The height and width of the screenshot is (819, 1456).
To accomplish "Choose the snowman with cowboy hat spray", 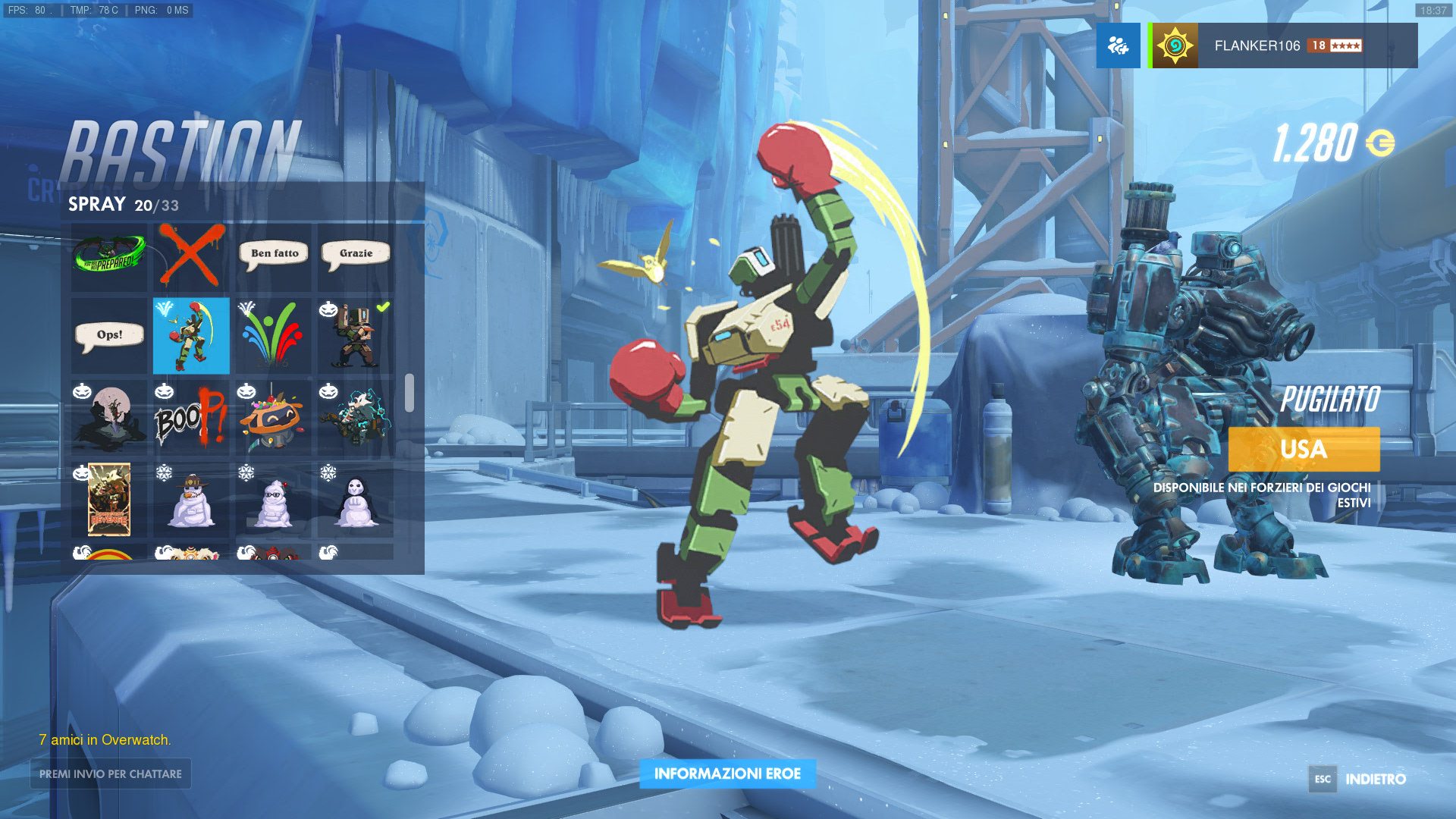I will [191, 500].
